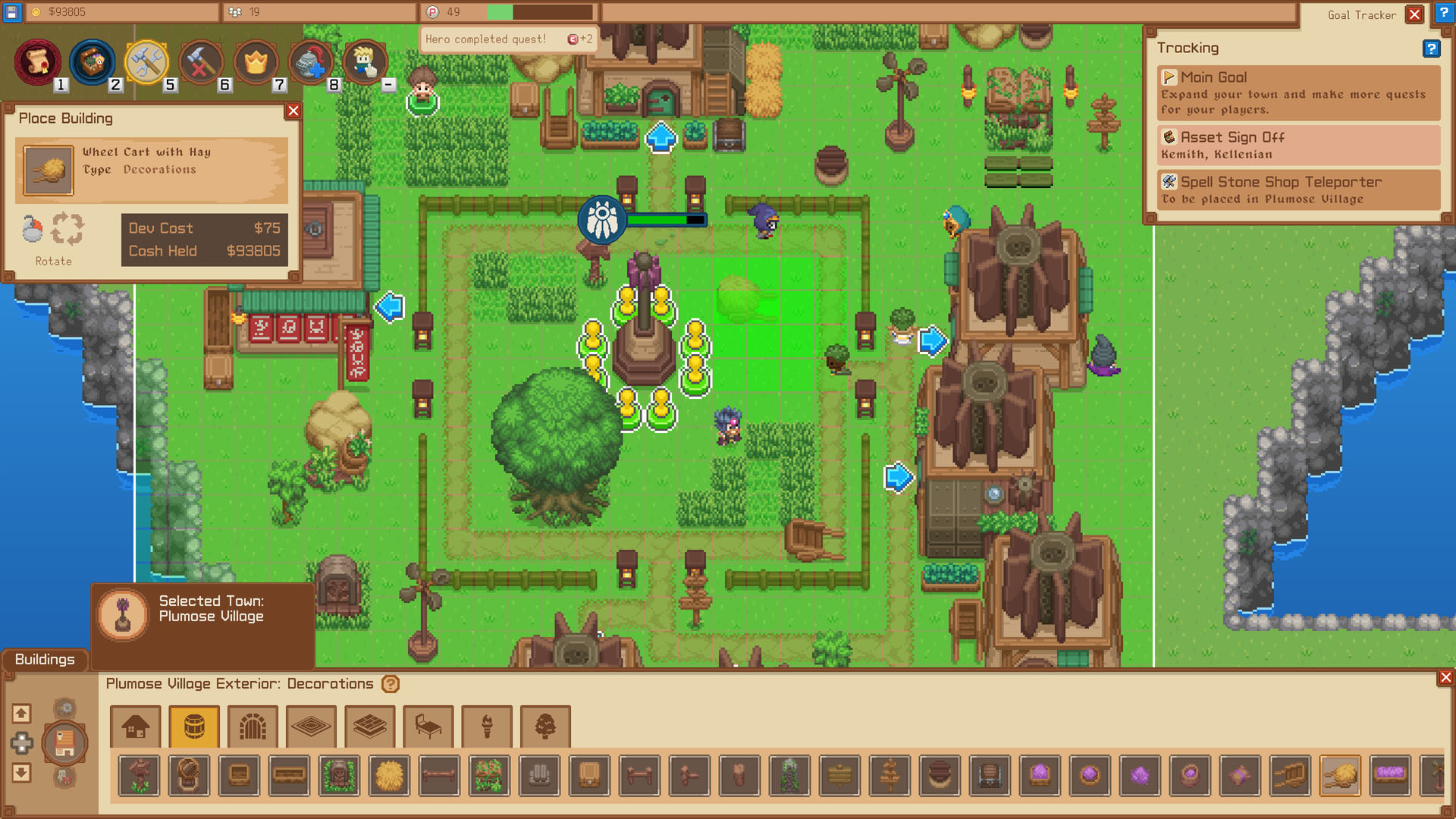Open the help icon next to Decorations heading
Screen dimensions: 1456x819
[x=389, y=684]
